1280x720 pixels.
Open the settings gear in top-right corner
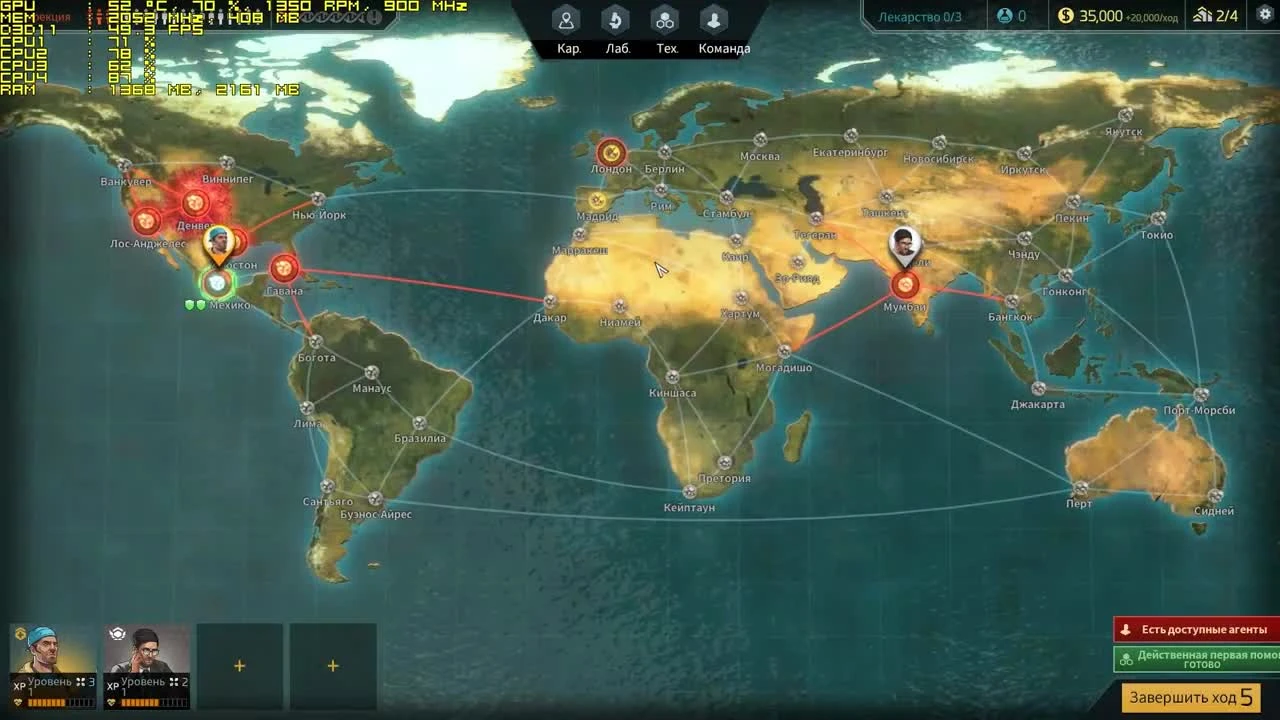pos(1263,16)
